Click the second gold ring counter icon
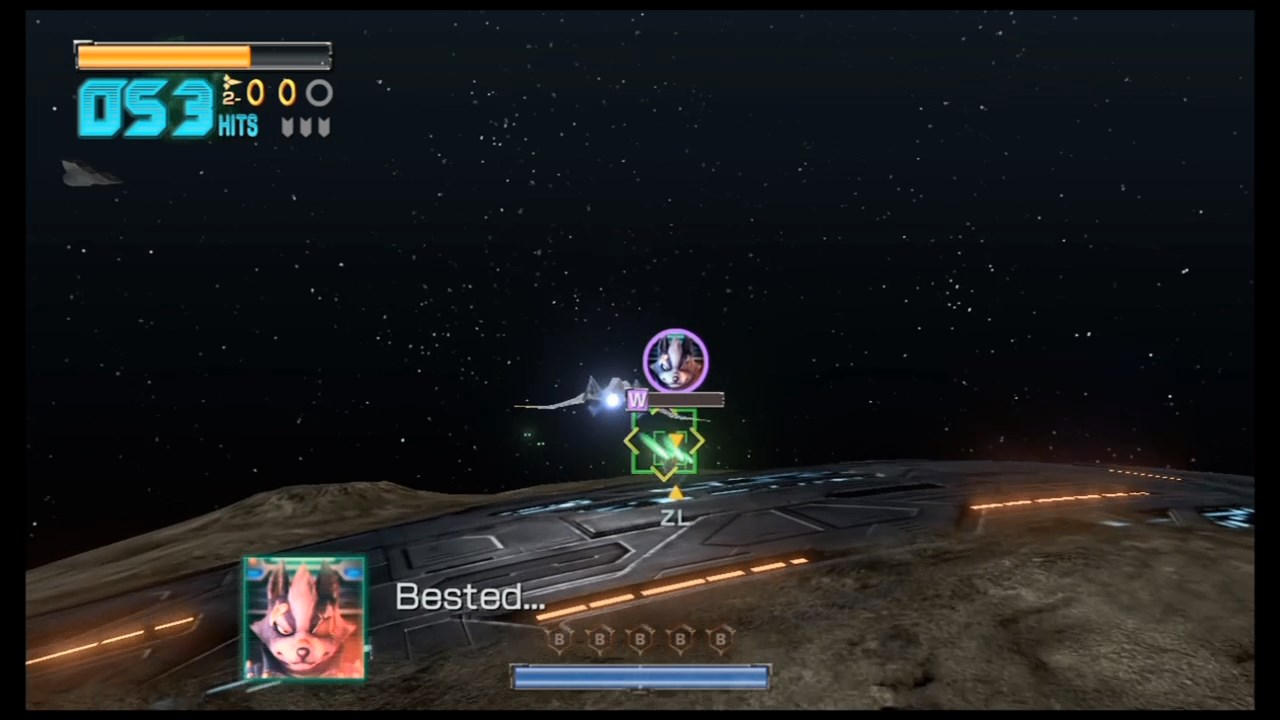This screenshot has width=1280, height=720. point(288,93)
